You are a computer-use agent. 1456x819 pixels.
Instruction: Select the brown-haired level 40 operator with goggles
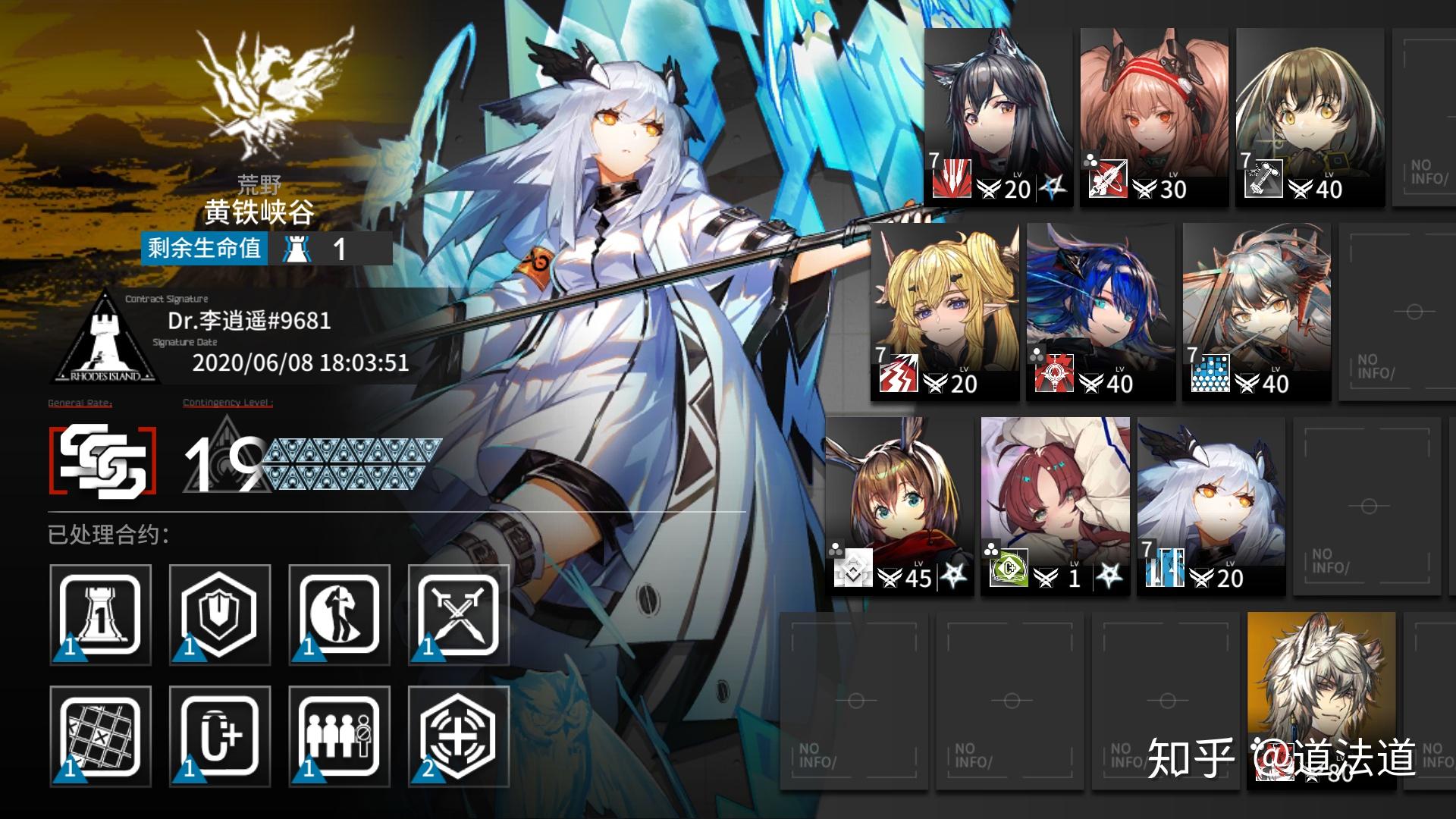(1310, 117)
